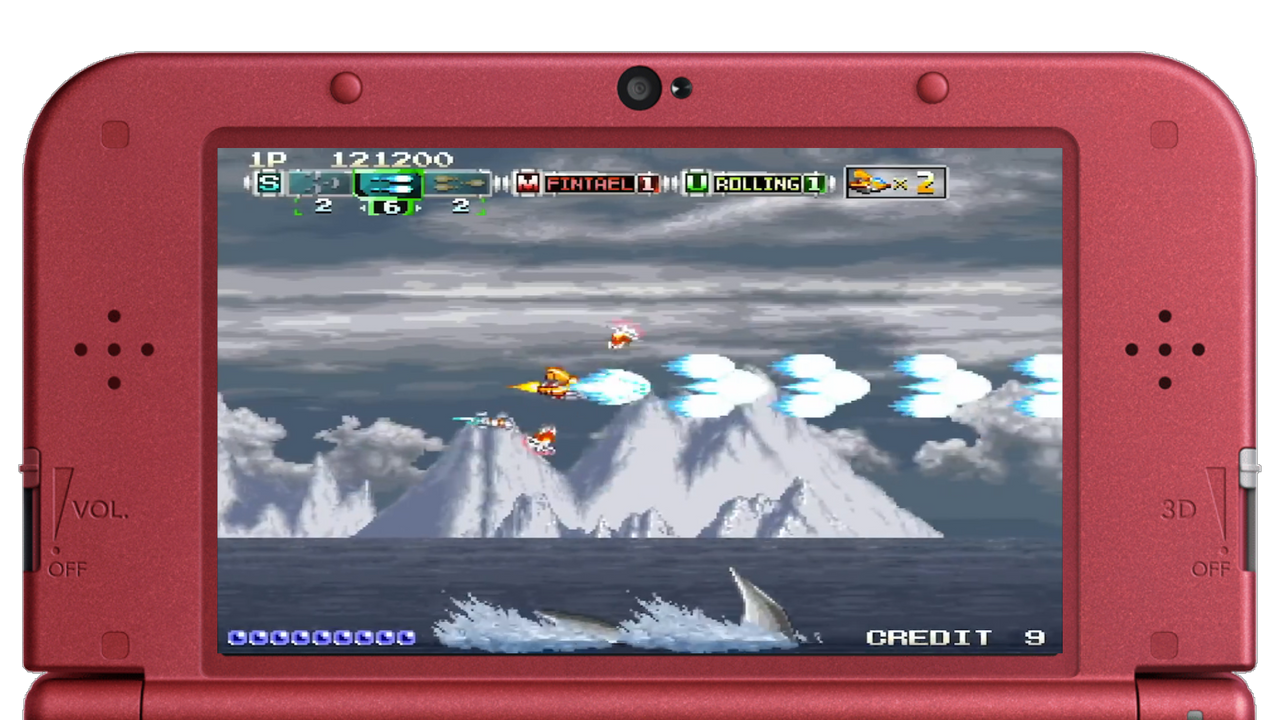Select the leftmost dimmed weapon slot icon
The width and height of the screenshot is (1280, 720).
[322, 183]
